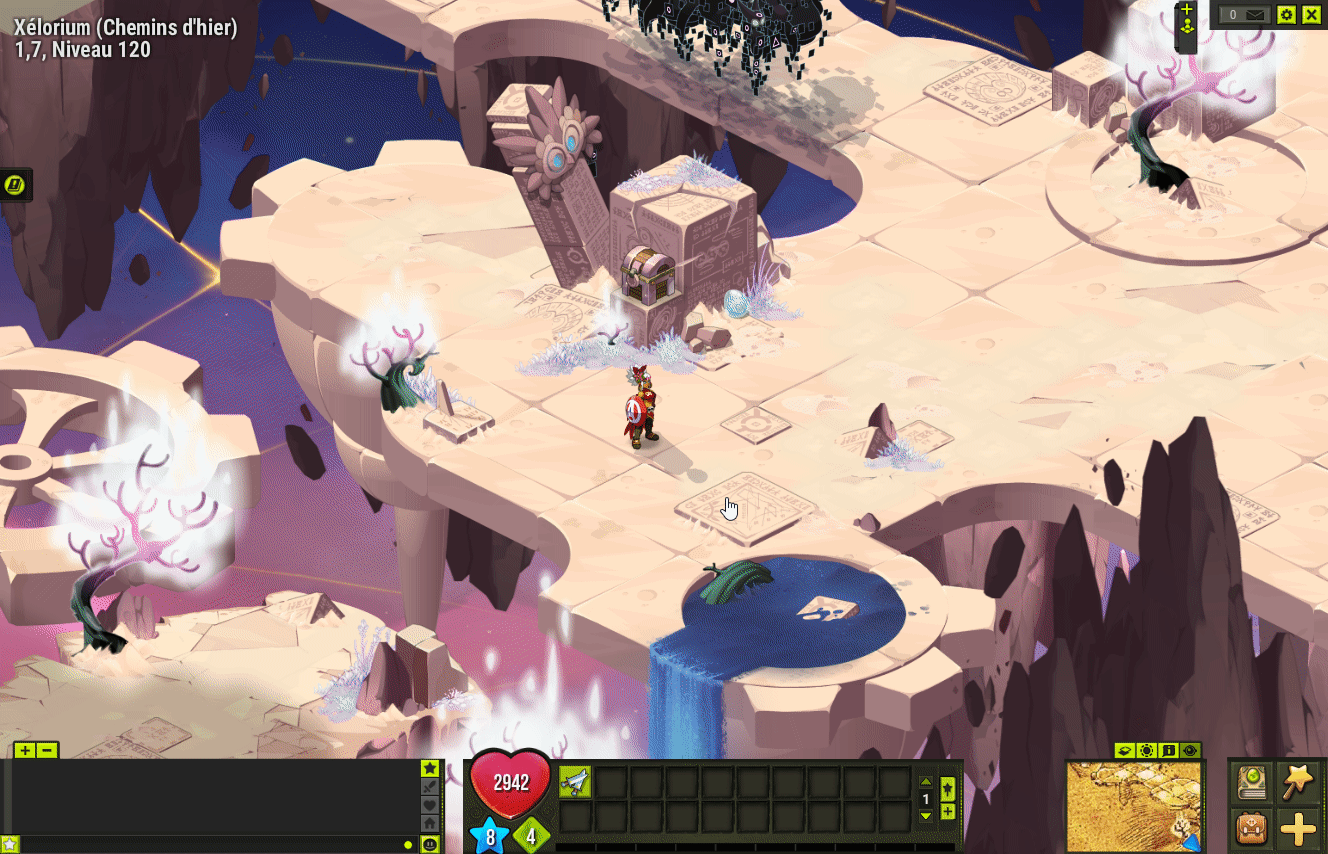Open the backpack inventory

(x=1251, y=829)
